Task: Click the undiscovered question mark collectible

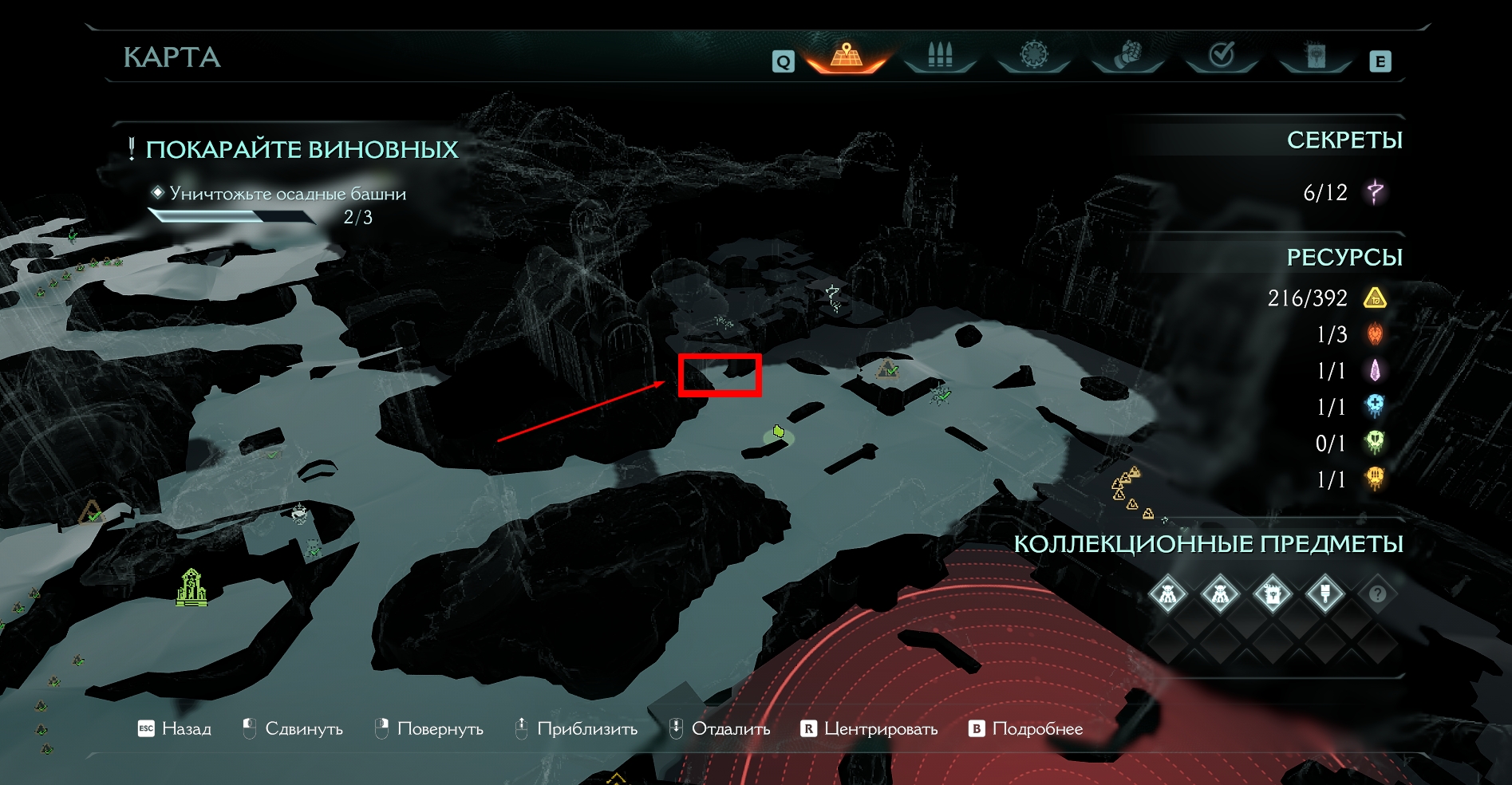Action: [1377, 594]
